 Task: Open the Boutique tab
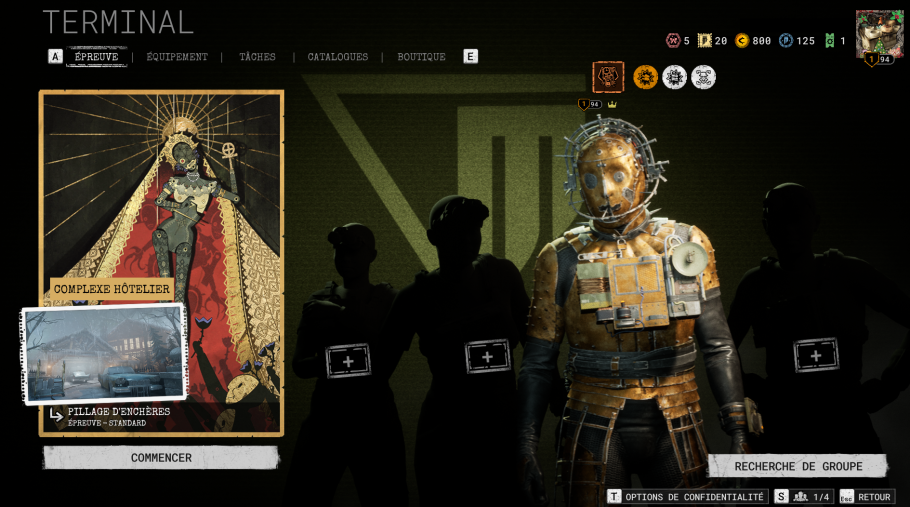(421, 57)
